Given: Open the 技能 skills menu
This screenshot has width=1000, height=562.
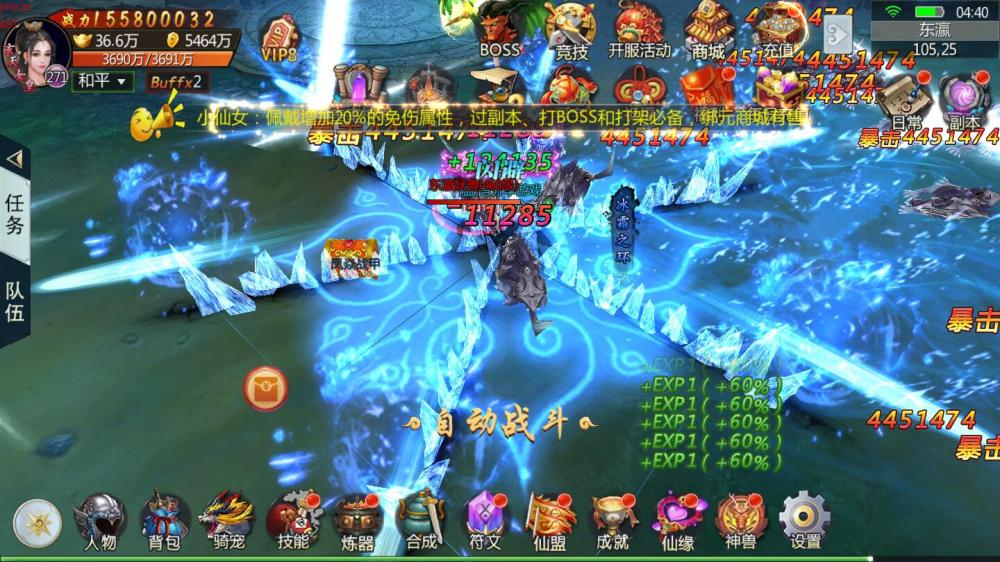Looking at the screenshot, I should click(292, 520).
